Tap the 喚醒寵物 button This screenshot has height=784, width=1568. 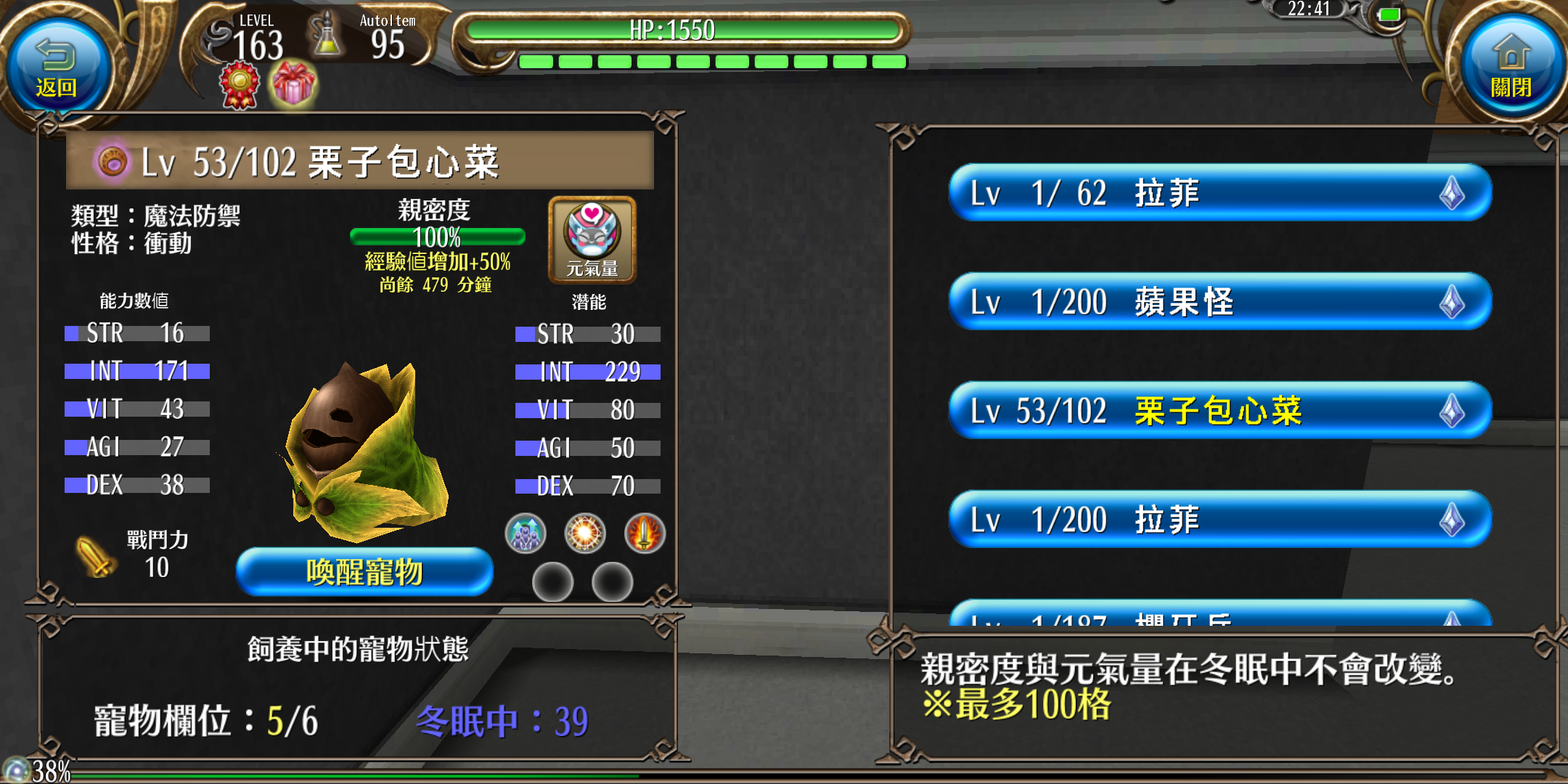364,572
